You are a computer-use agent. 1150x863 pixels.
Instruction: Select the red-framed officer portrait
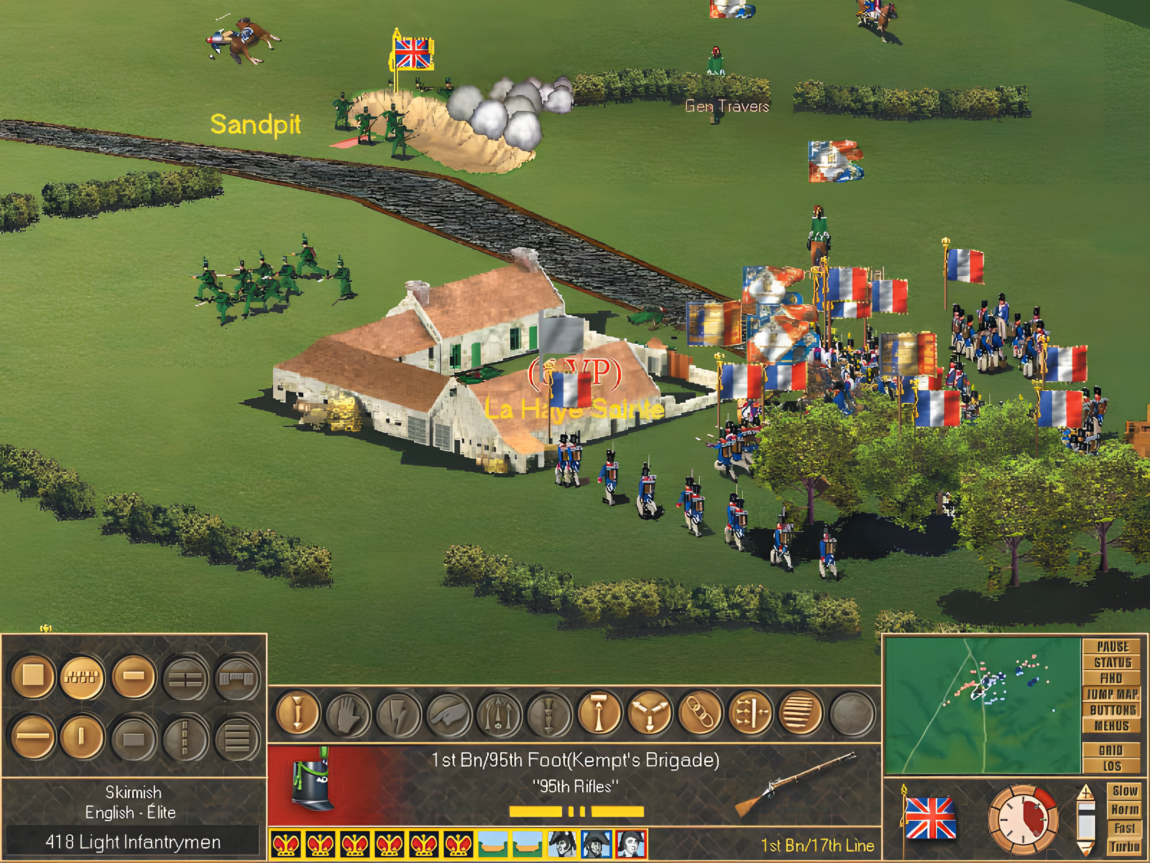[631, 844]
